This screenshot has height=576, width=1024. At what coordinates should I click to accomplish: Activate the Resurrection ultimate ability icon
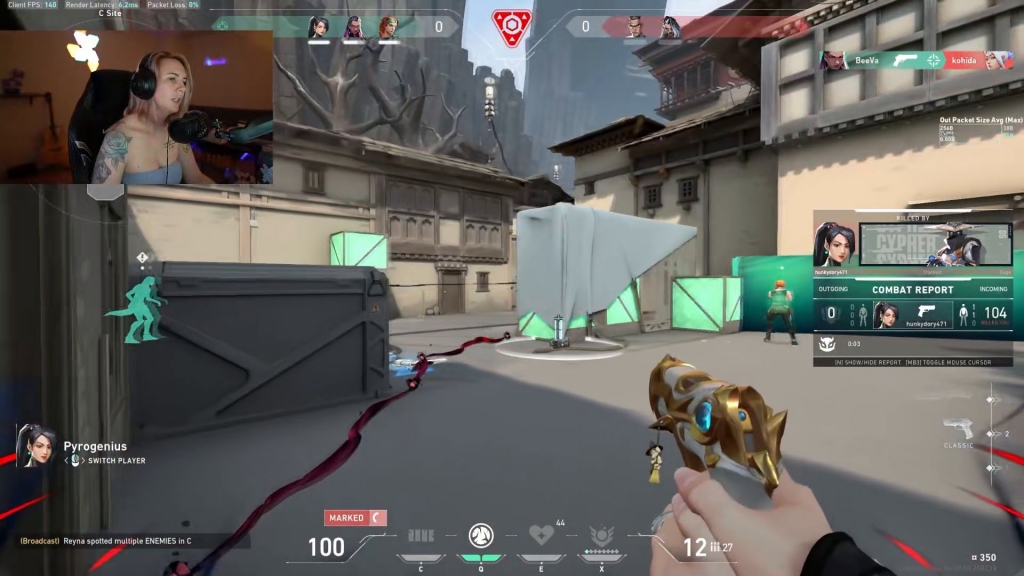[x=602, y=535]
